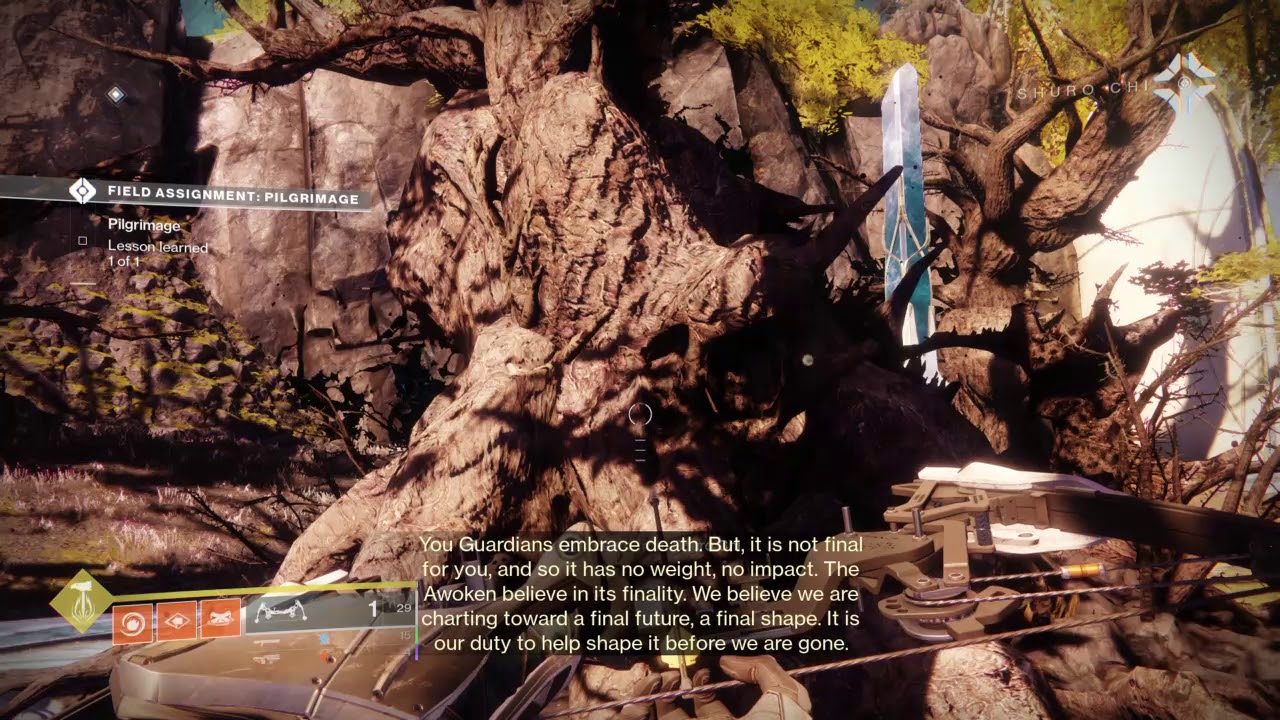Click the Lesson learned objective checkbox
The width and height of the screenshot is (1280, 720).
(x=83, y=240)
